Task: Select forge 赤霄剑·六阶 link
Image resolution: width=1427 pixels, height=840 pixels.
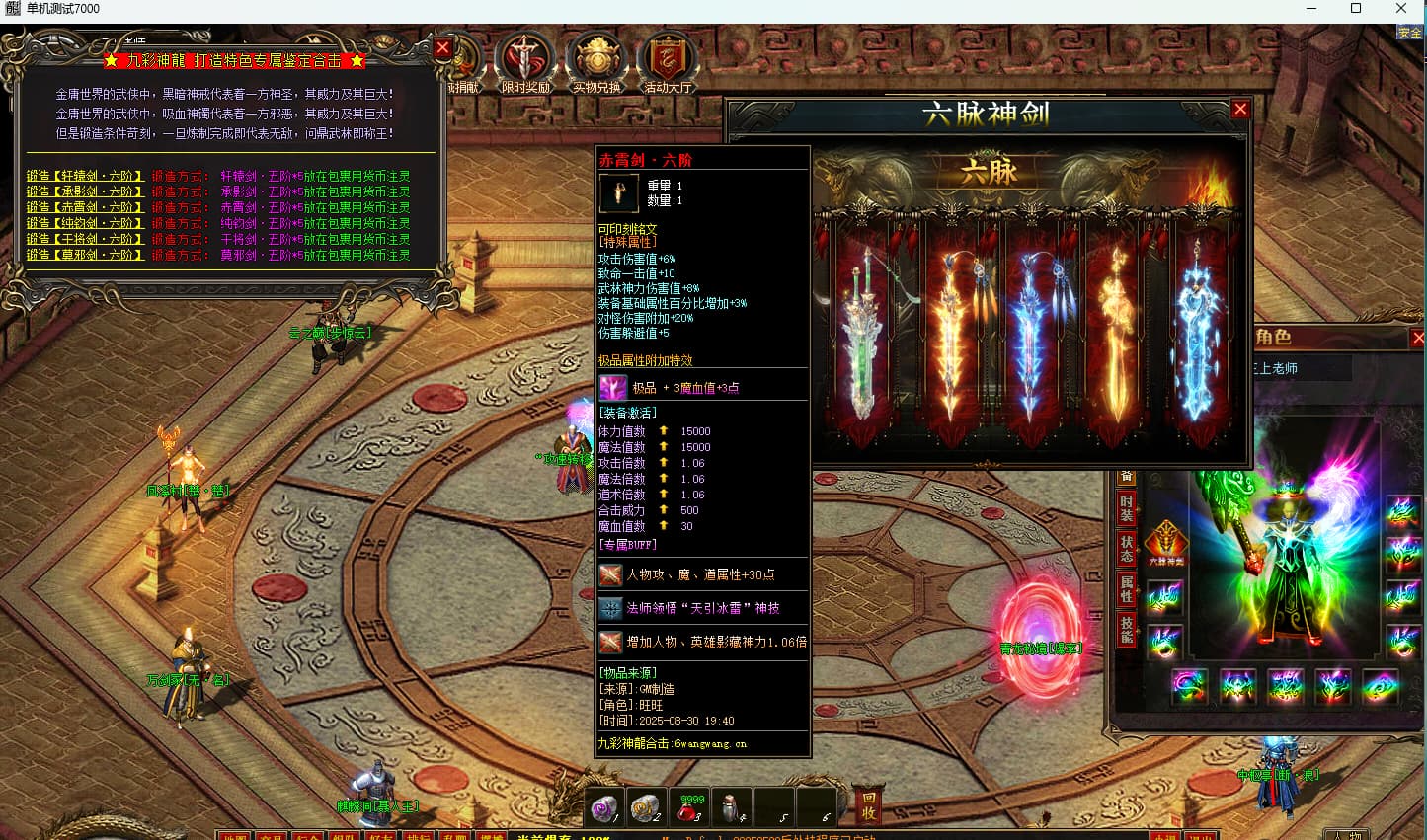Action: point(85,207)
